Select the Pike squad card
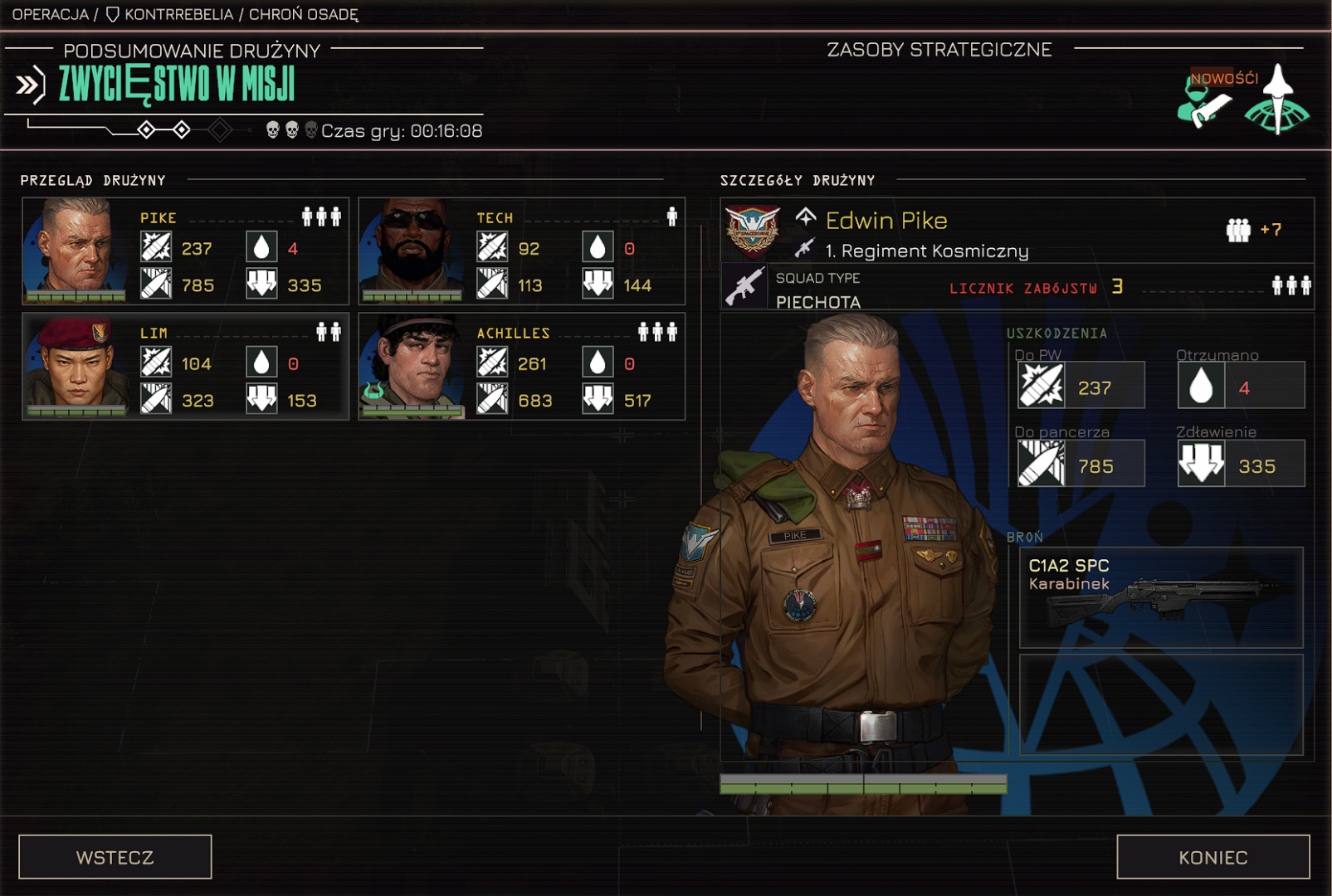 [x=185, y=251]
